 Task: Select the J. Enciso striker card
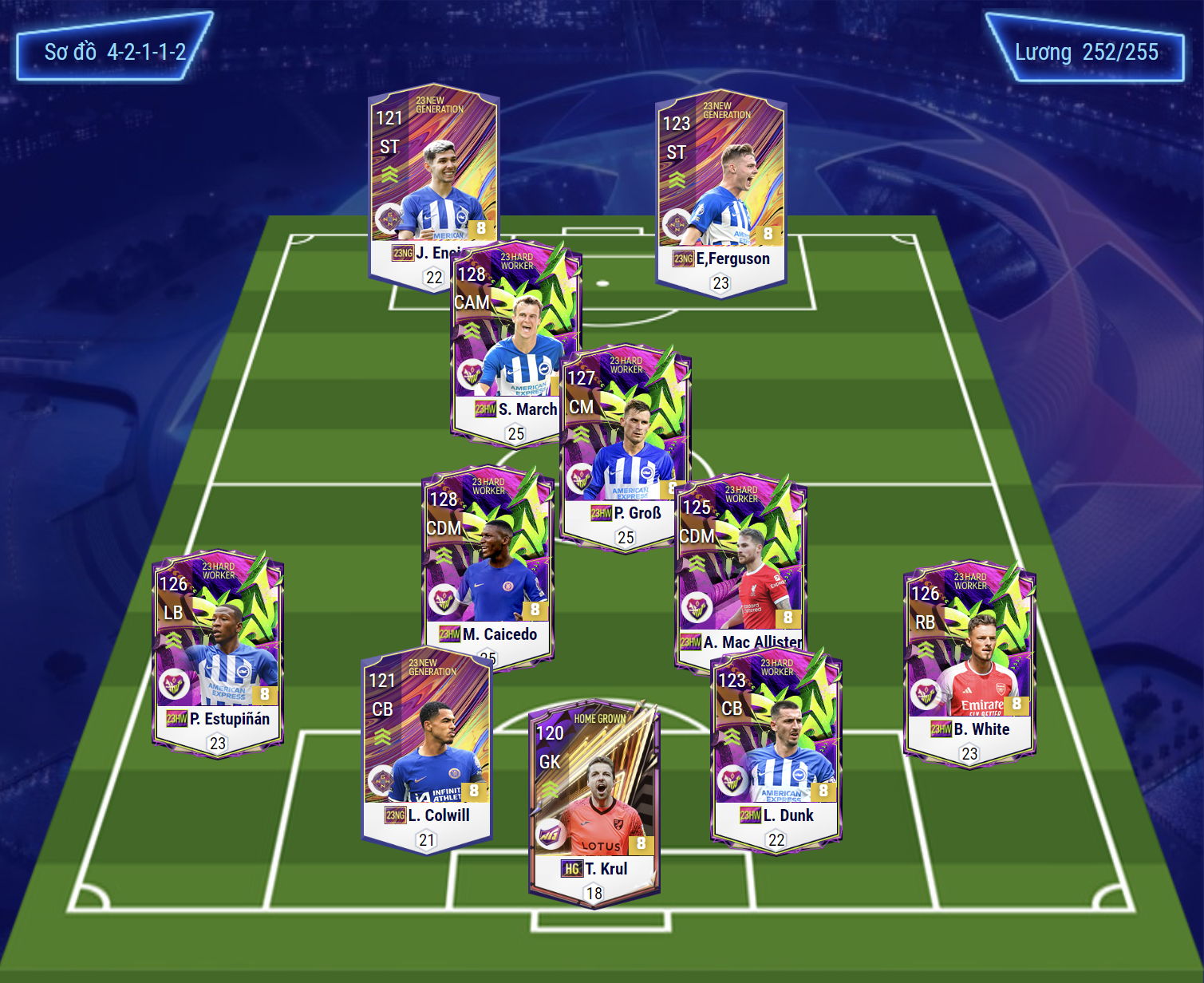pyautogui.click(x=423, y=176)
